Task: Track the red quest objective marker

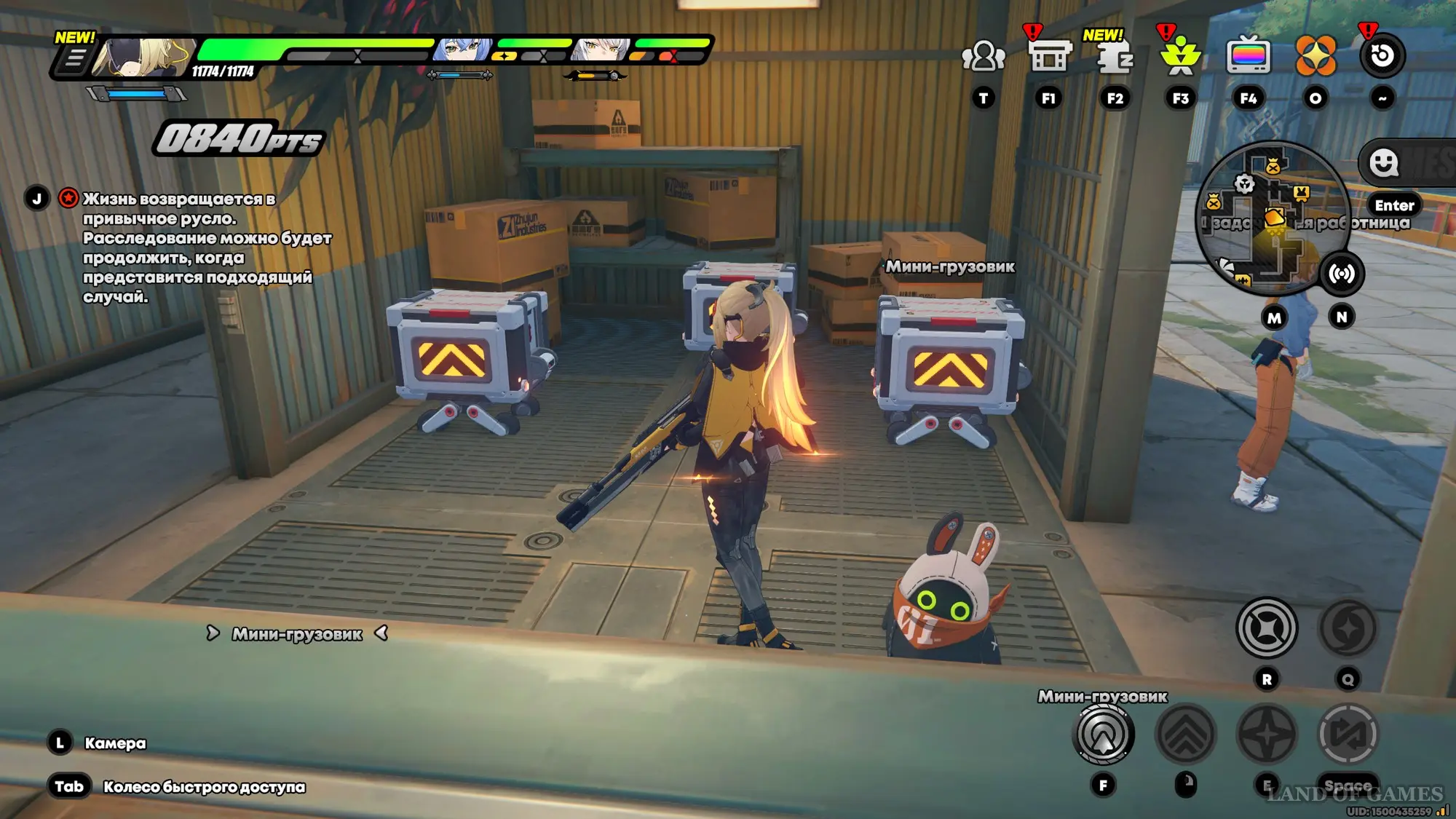Action: point(68,198)
